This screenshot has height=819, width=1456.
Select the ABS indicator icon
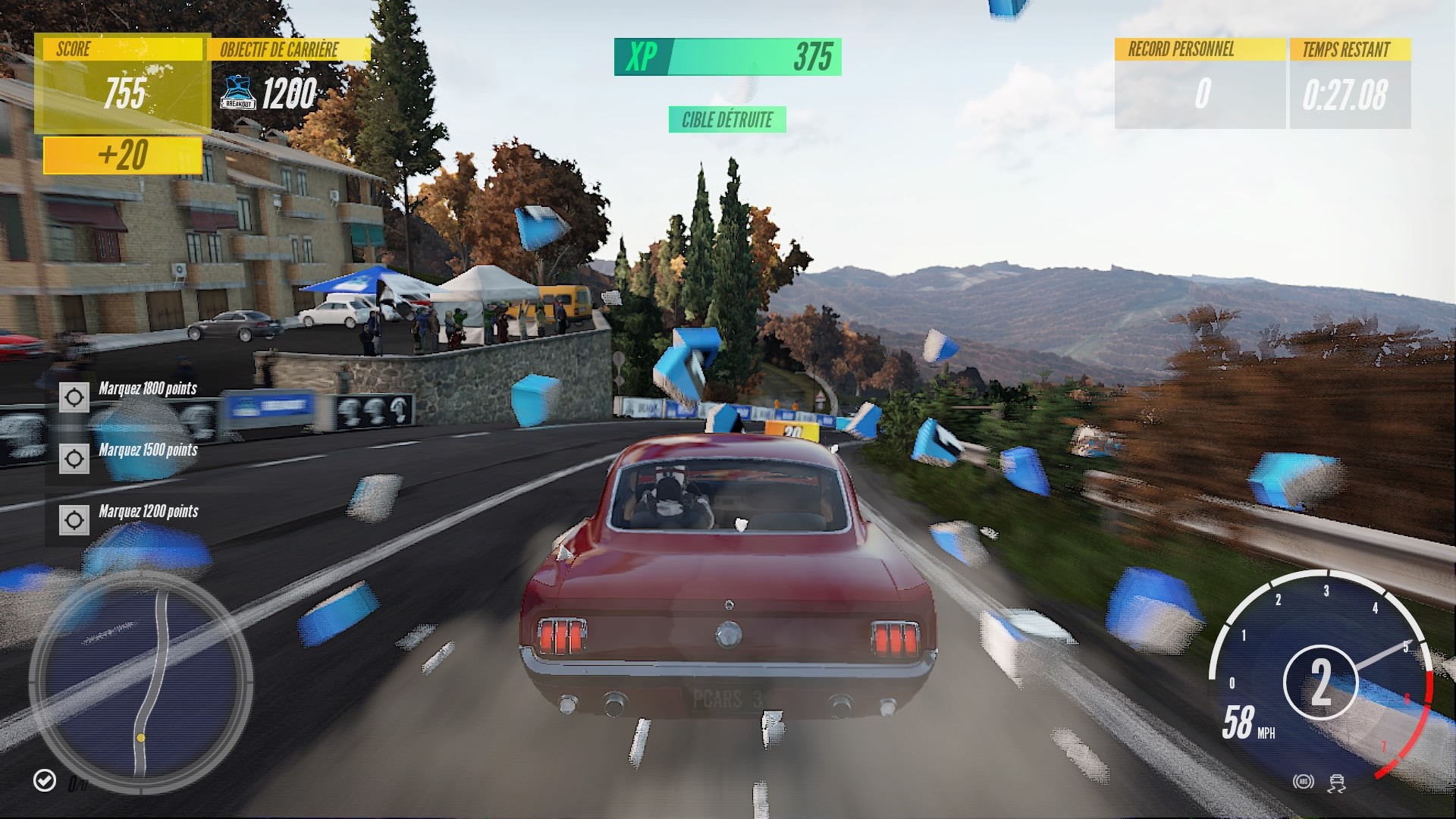click(x=1303, y=781)
